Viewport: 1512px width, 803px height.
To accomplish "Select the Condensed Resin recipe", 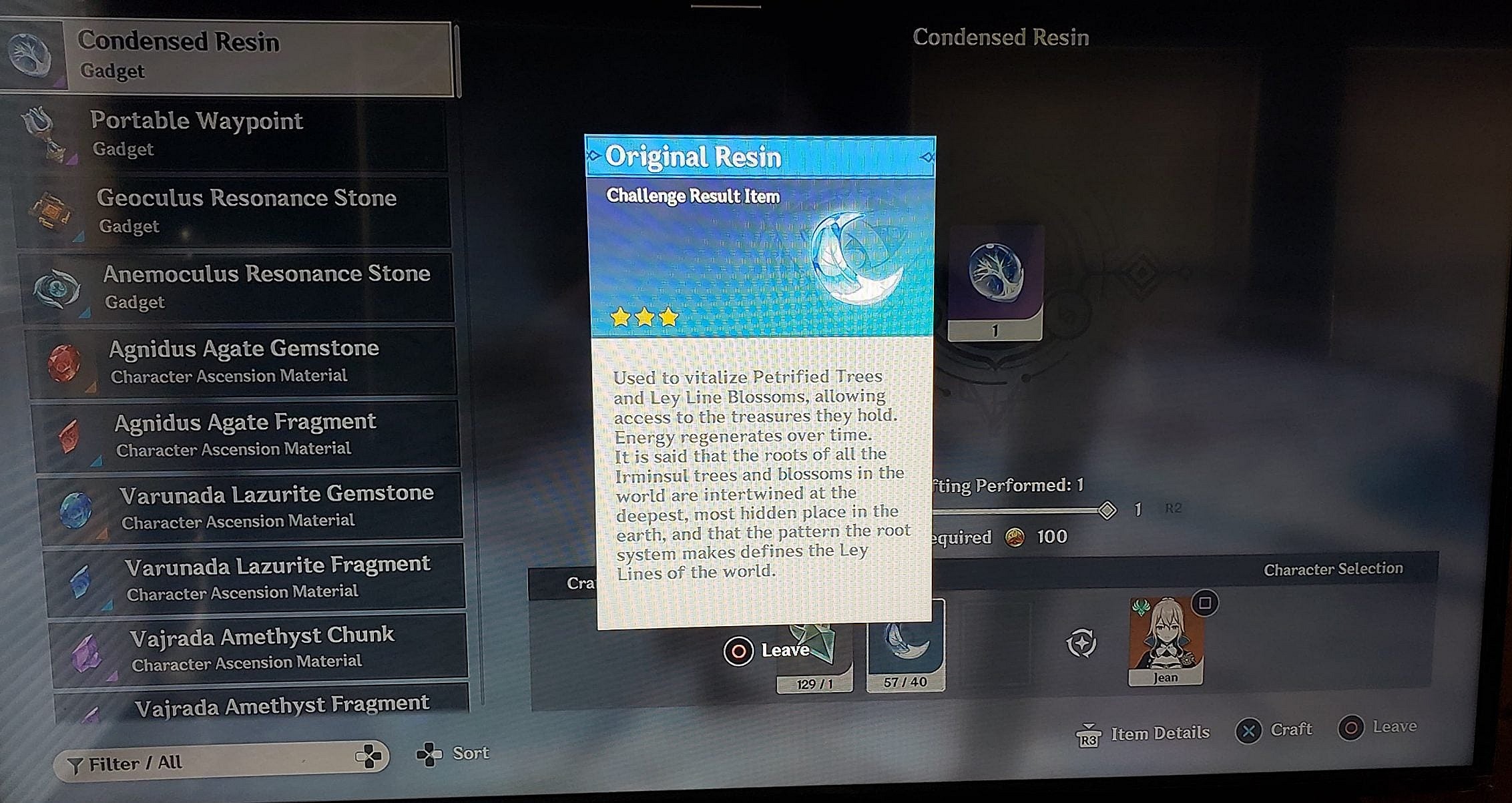I will coord(227,57).
